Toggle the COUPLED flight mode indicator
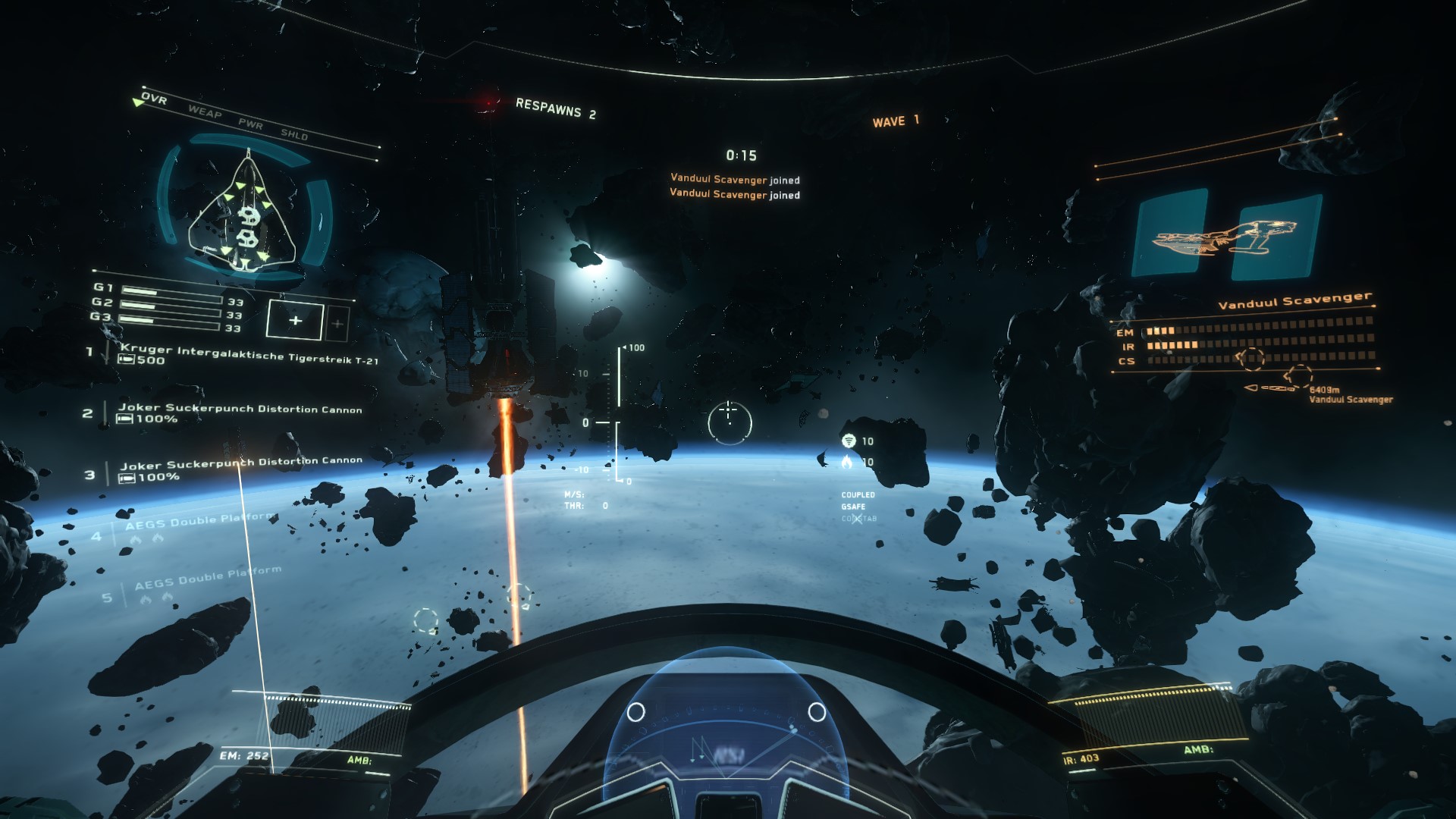Viewport: 1456px width, 819px height. tap(858, 494)
